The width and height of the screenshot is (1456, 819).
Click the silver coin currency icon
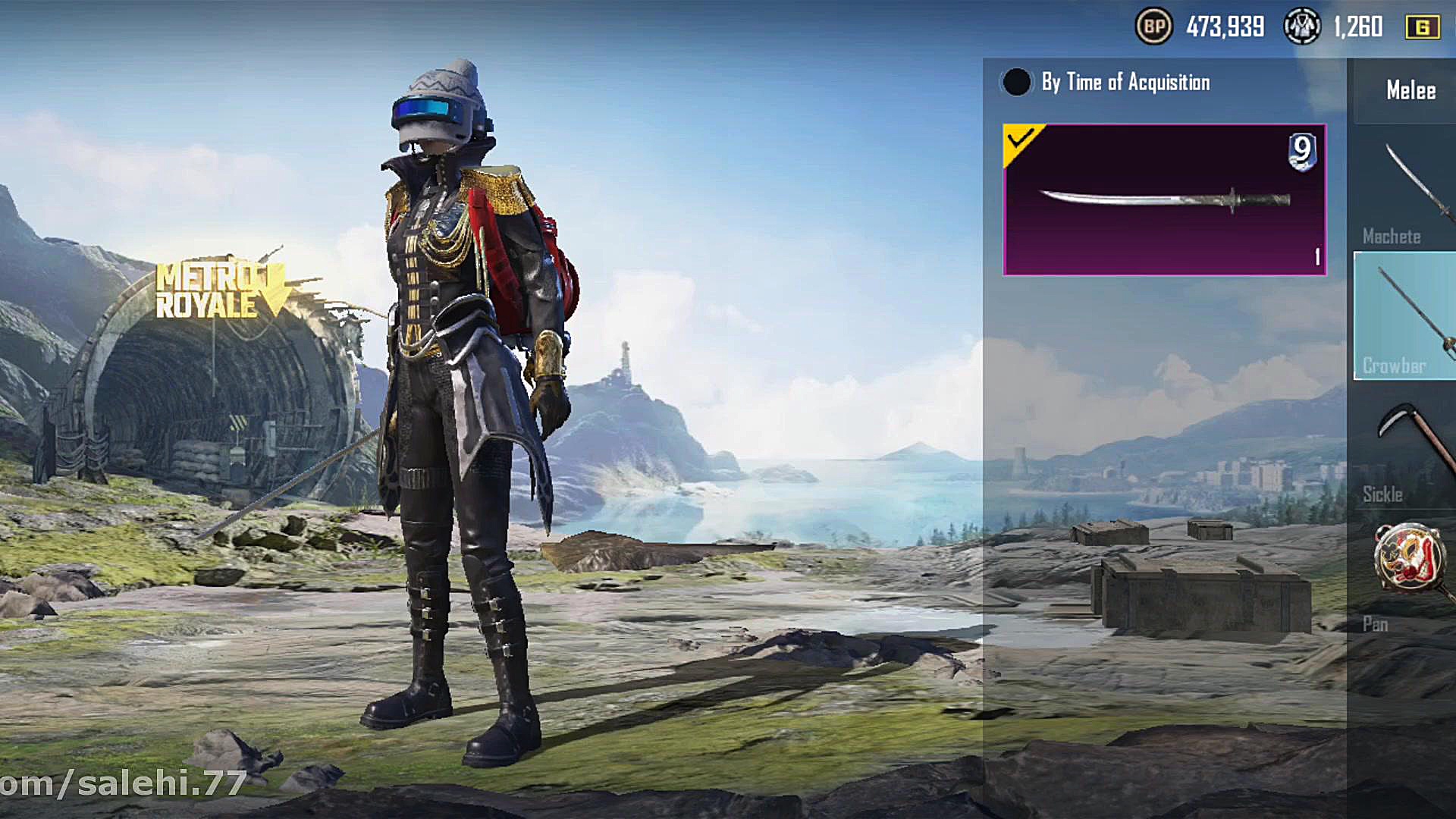pyautogui.click(x=1301, y=27)
